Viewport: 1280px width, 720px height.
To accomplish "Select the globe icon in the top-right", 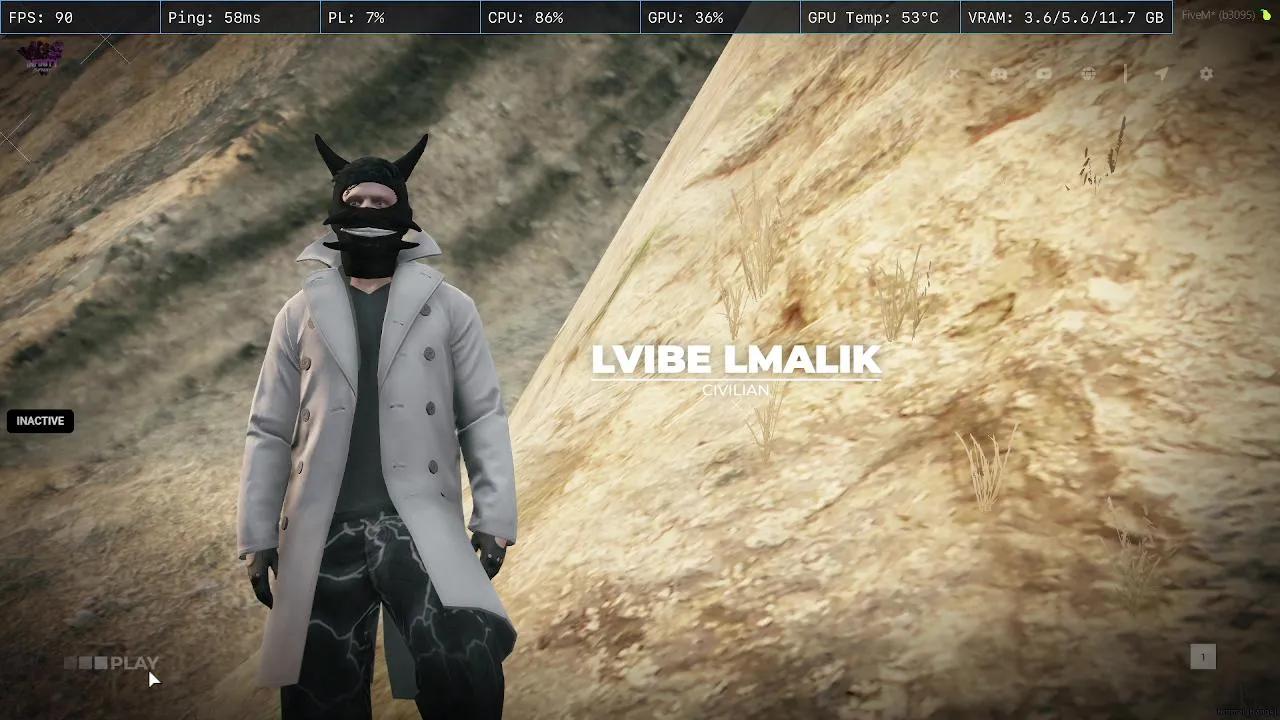I will click(x=1087, y=73).
